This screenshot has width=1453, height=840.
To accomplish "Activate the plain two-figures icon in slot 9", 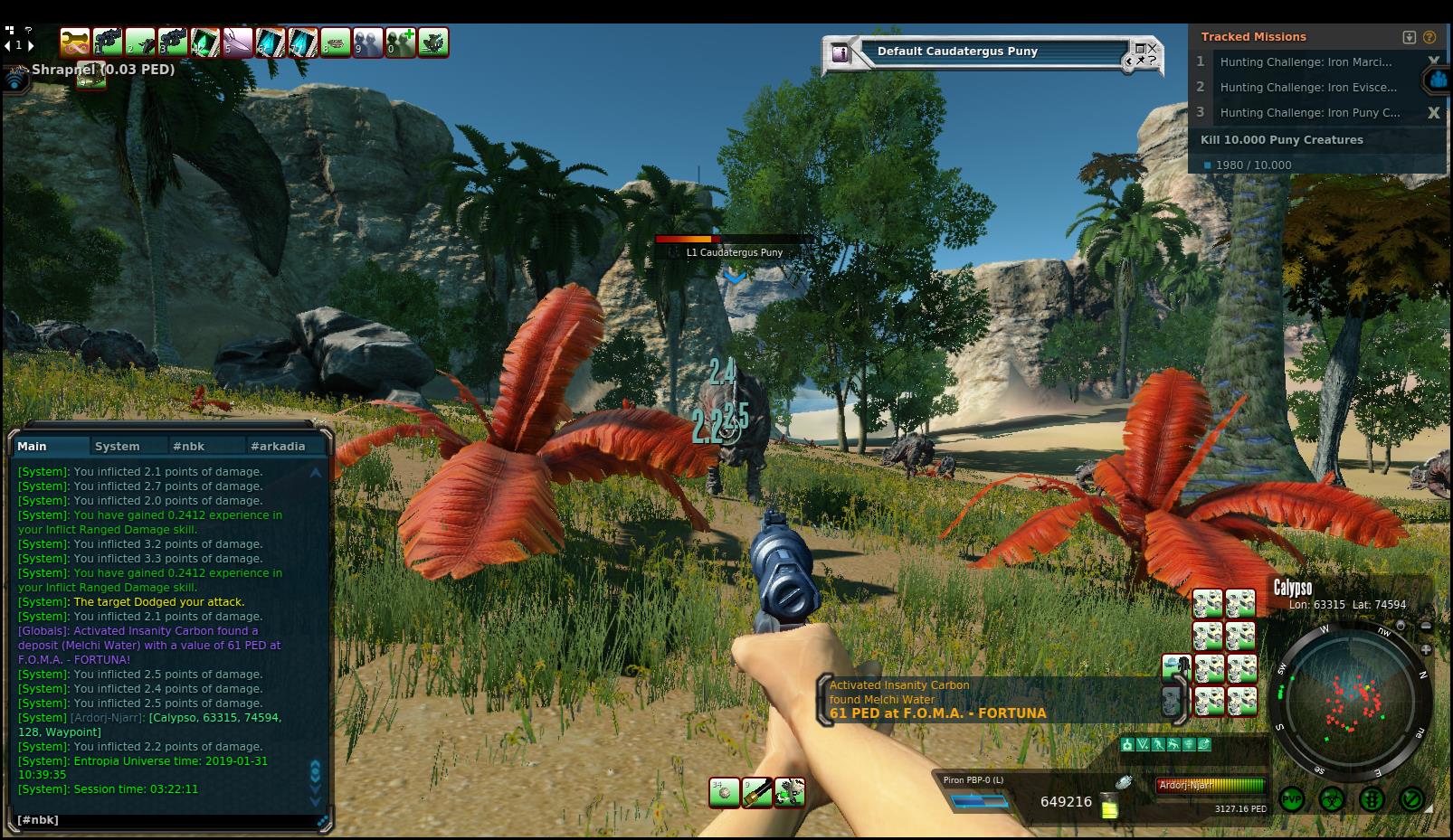I will pos(368,42).
